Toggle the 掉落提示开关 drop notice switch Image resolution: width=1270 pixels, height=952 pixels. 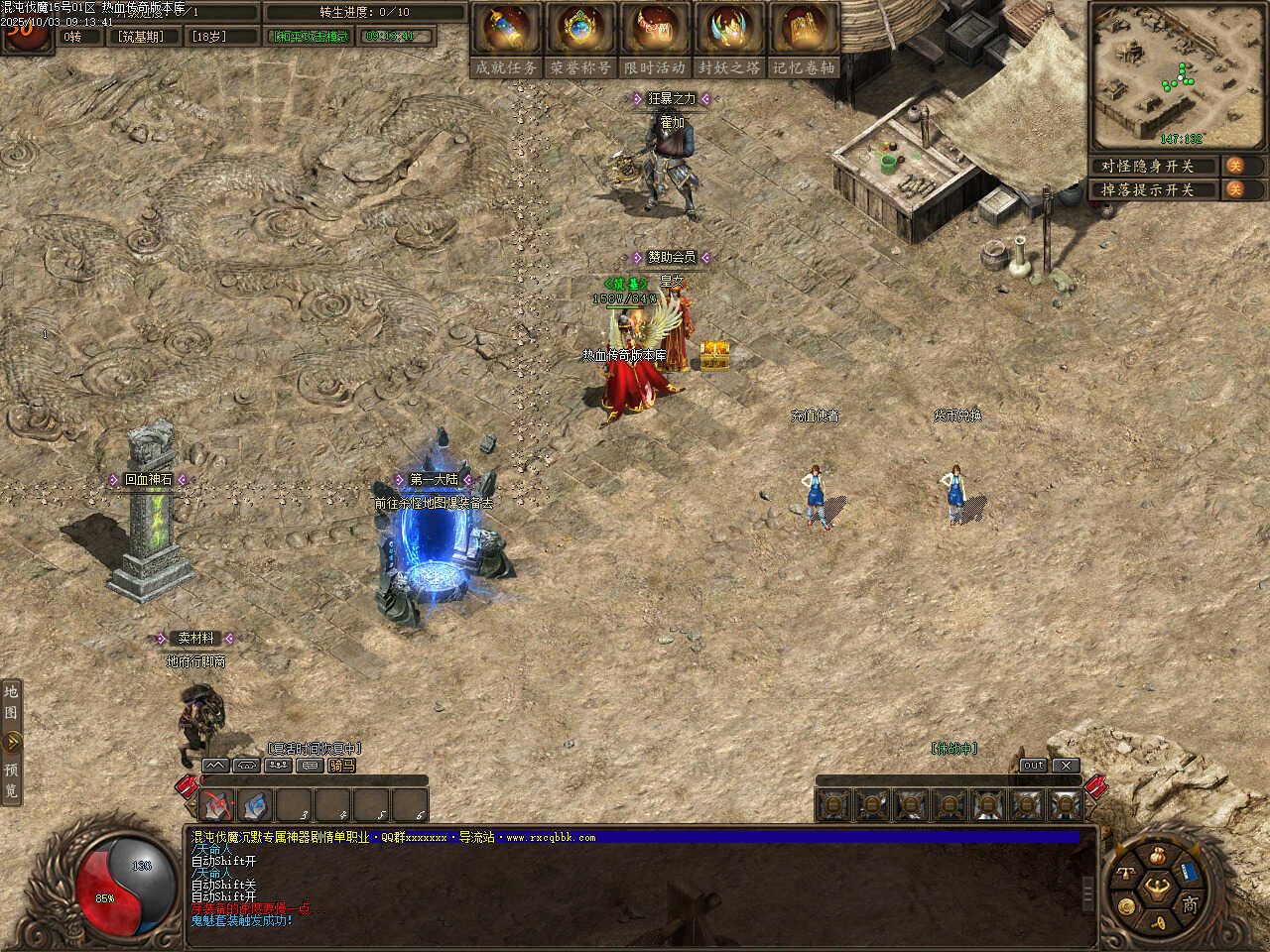pos(1235,189)
